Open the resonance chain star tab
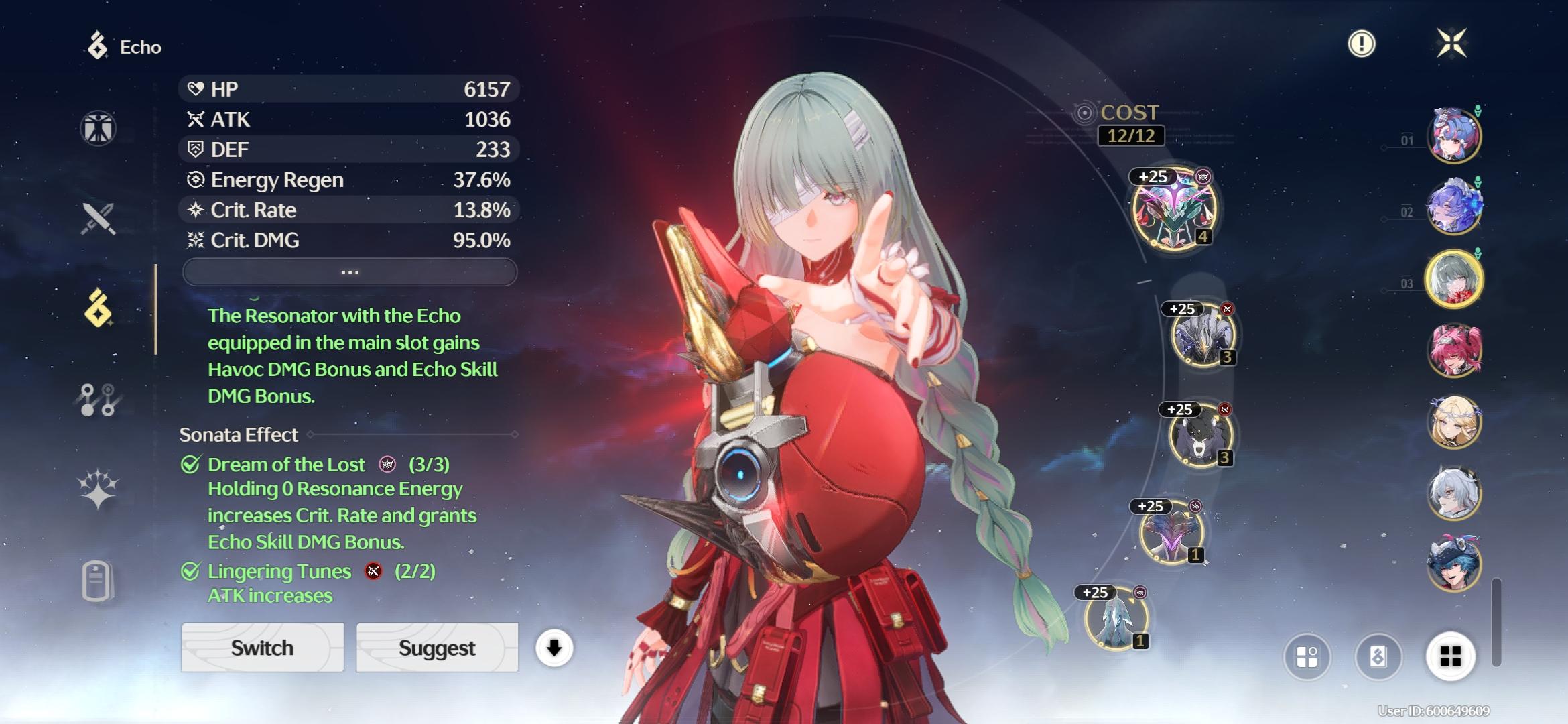The height and width of the screenshot is (724, 1568). click(x=99, y=488)
